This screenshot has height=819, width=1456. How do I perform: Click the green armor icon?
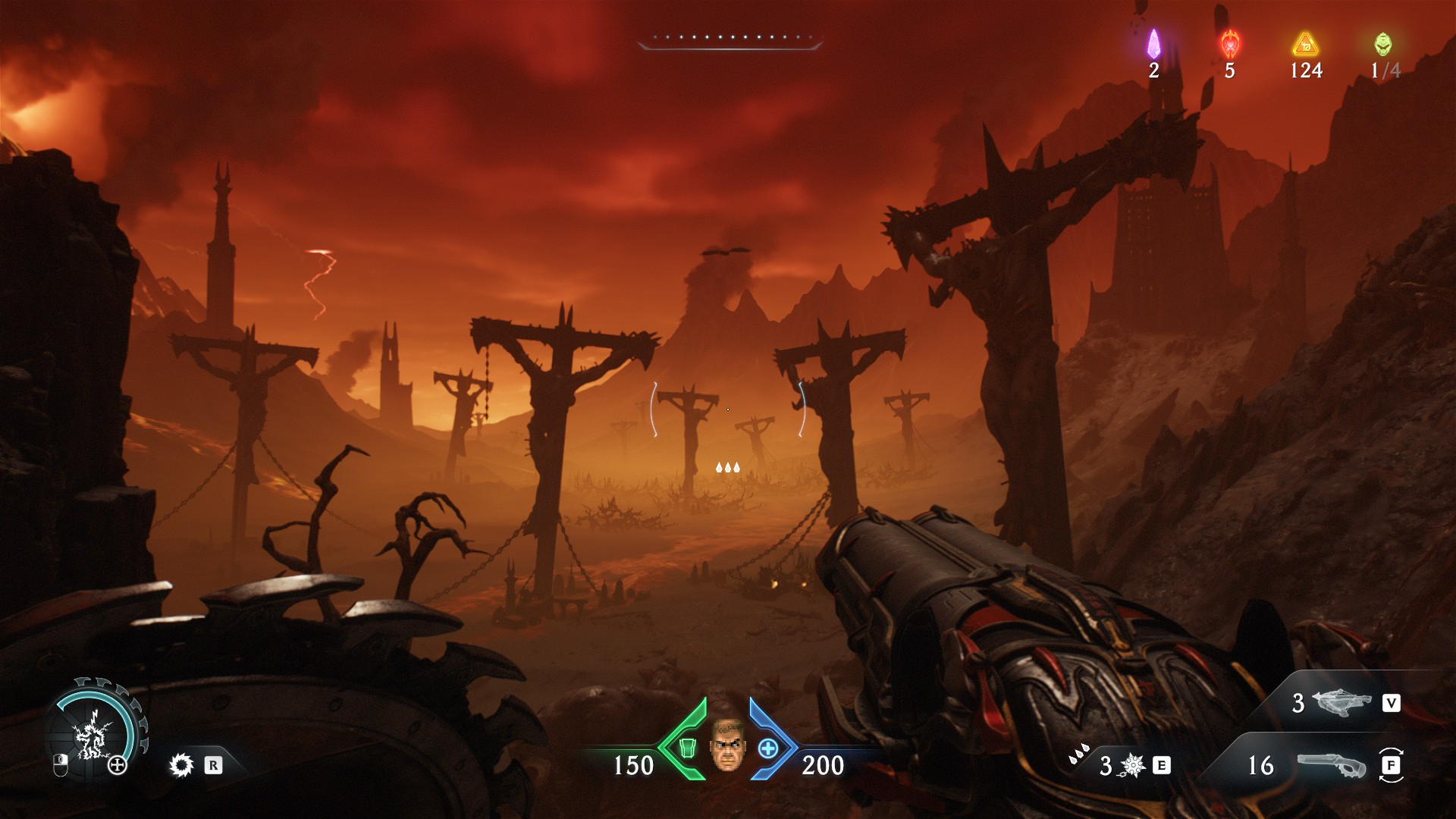[x=687, y=748]
